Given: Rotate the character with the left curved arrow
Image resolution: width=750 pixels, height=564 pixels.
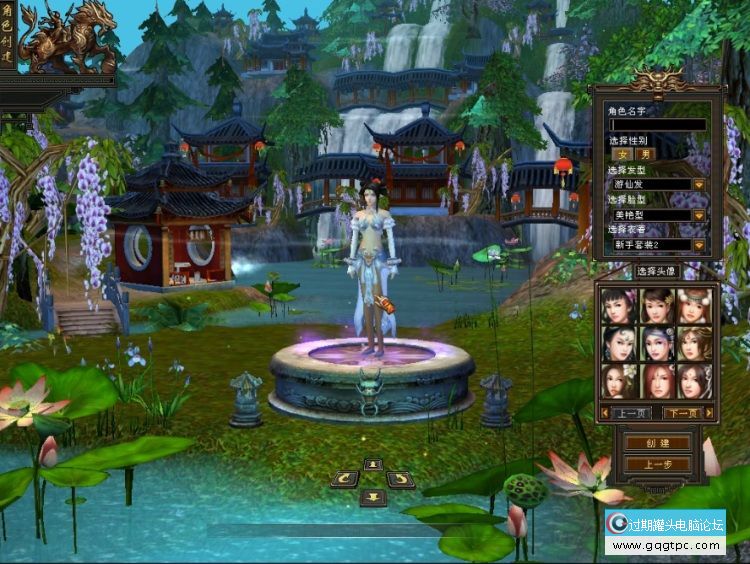Looking at the screenshot, I should (x=345, y=480).
